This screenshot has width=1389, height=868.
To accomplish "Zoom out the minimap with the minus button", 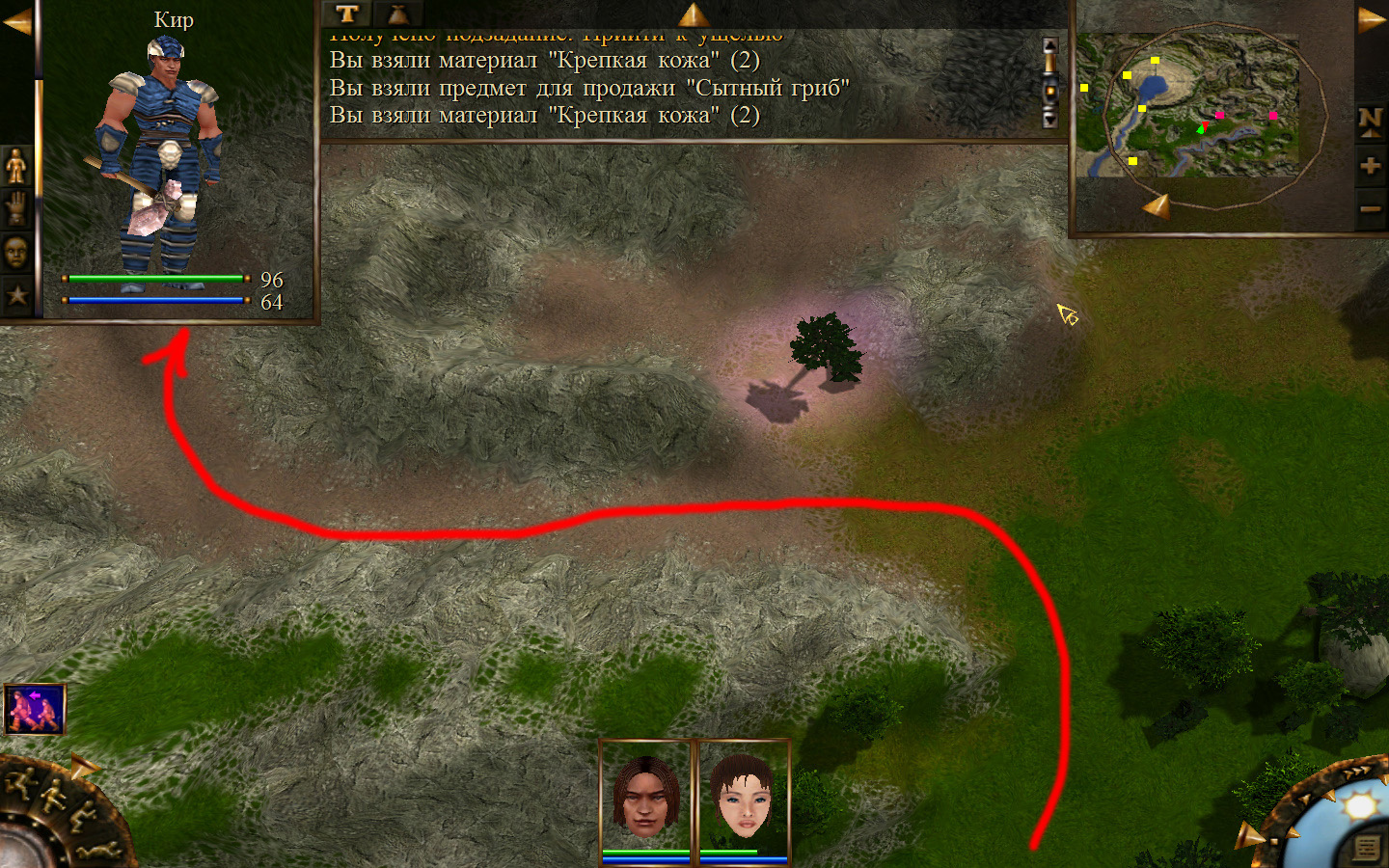I will pos(1370,208).
